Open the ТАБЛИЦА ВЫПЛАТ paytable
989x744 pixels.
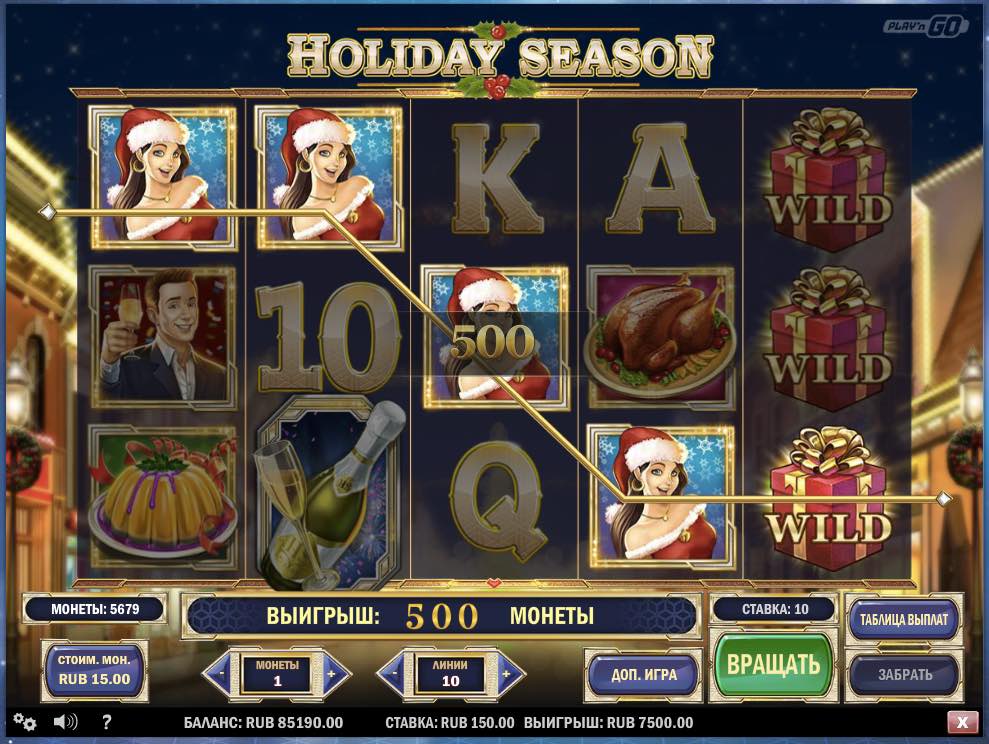click(903, 619)
